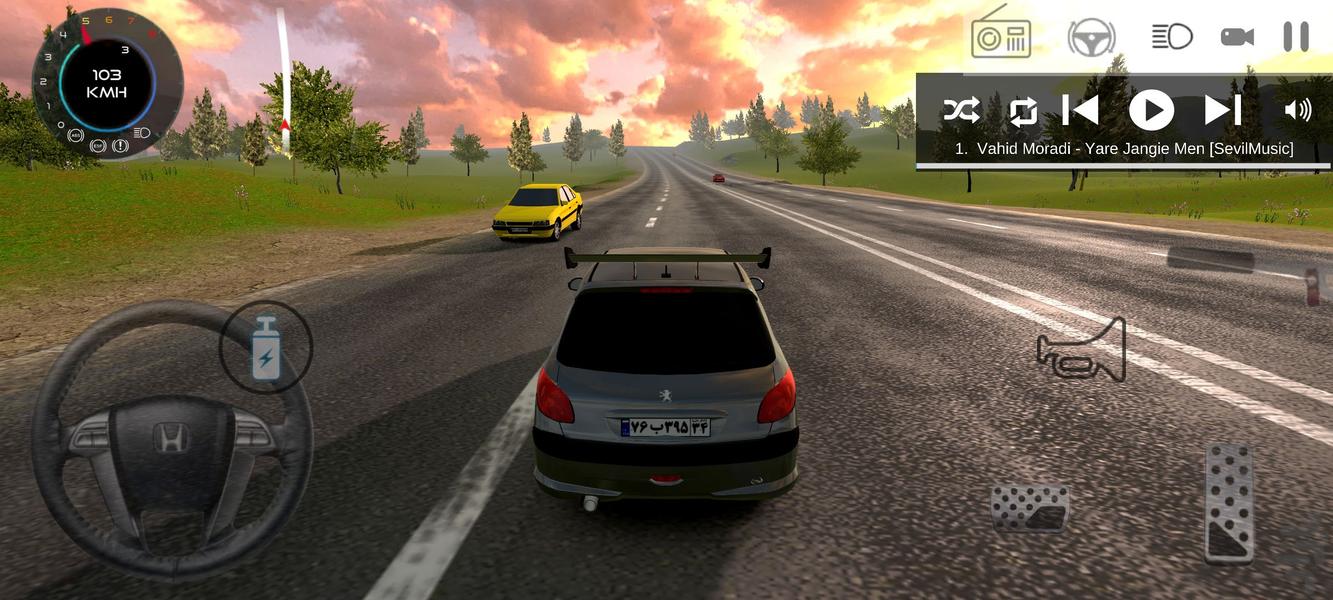1333x600 pixels.
Task: Skip to the next track
Action: pyautogui.click(x=1222, y=110)
